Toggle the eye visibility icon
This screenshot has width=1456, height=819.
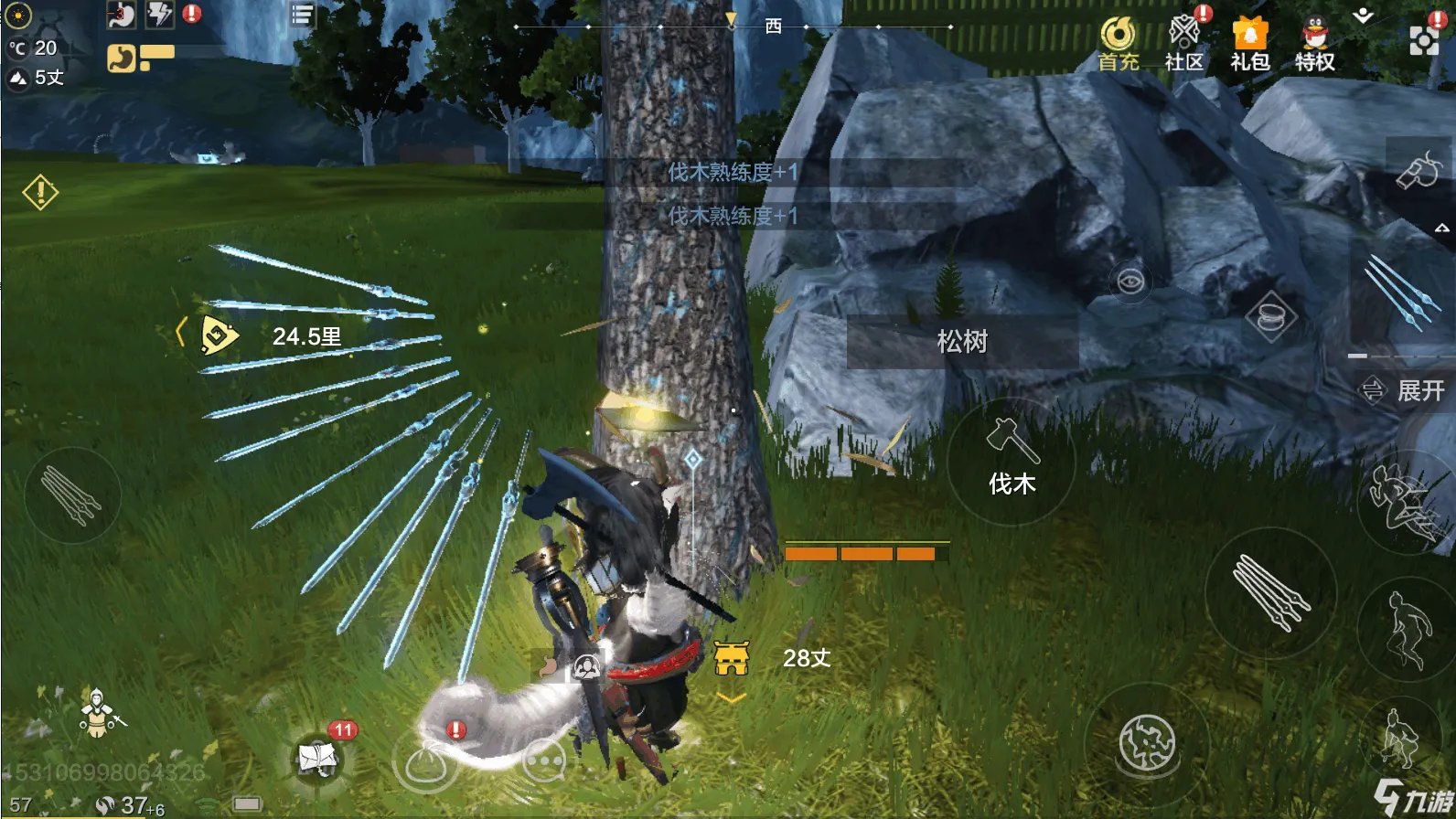[x=1130, y=280]
